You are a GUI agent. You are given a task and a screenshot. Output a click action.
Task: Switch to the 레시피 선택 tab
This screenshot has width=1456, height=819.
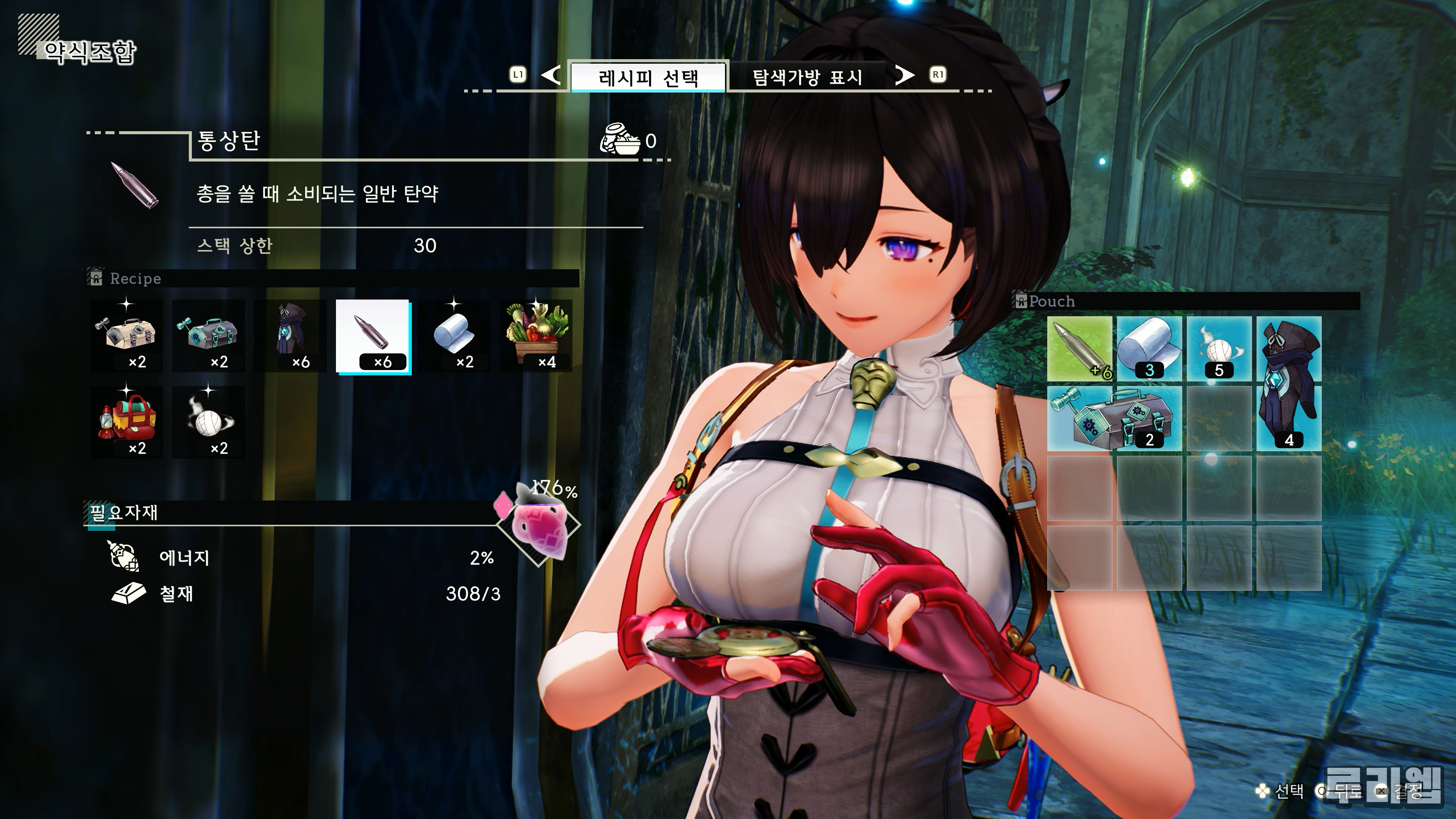(x=648, y=76)
